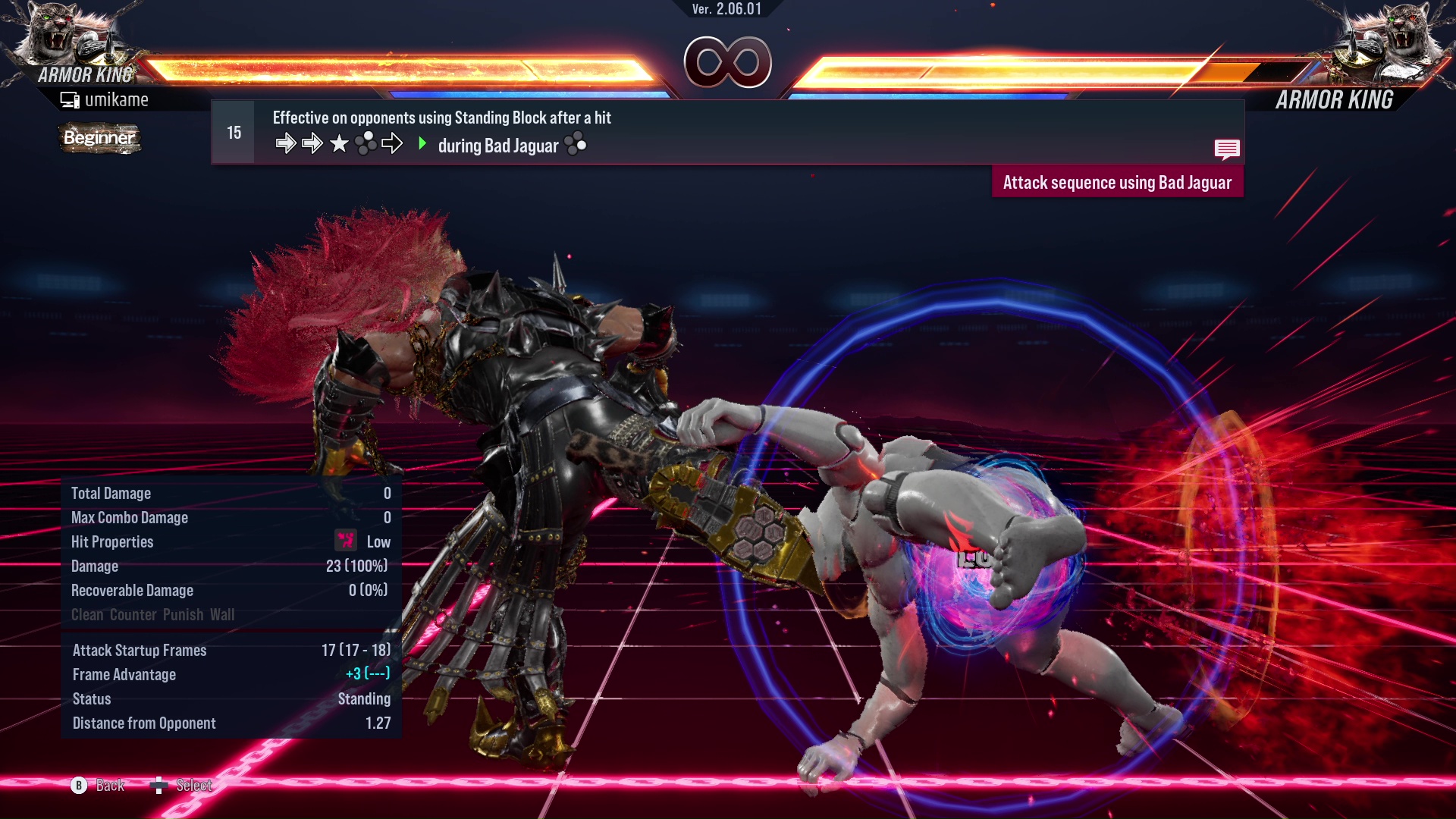Image resolution: width=1456 pixels, height=819 pixels.
Task: Click the Beginner rank emblem
Action: (x=99, y=139)
